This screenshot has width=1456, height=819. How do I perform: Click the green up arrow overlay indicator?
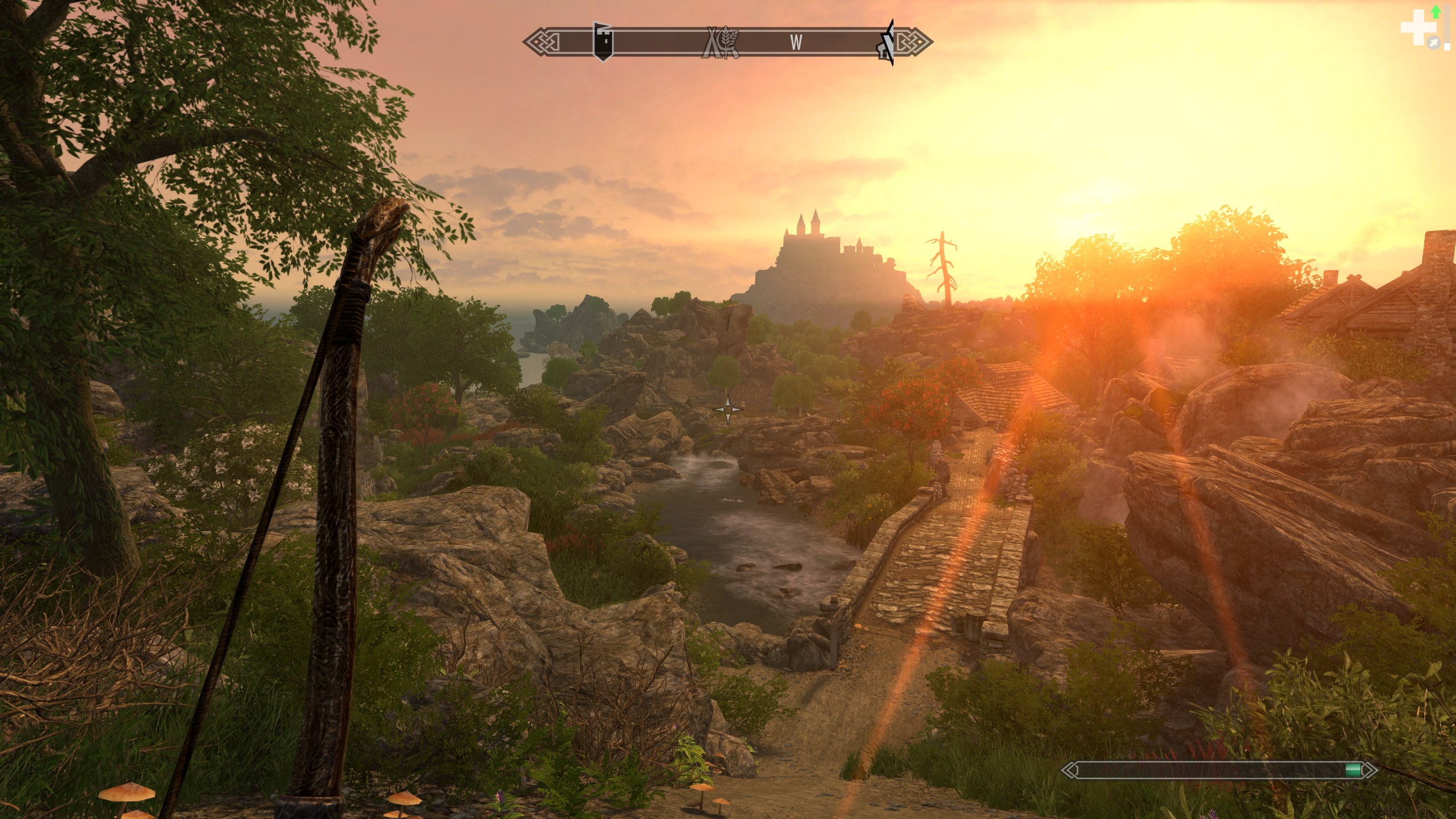coord(1436,11)
